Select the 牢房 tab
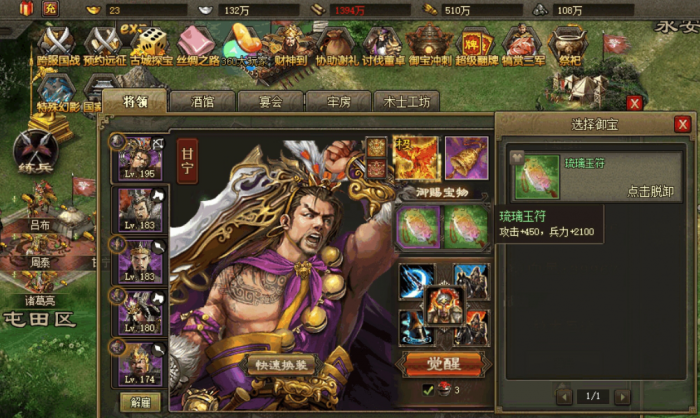700x418 pixels. pyautogui.click(x=333, y=101)
